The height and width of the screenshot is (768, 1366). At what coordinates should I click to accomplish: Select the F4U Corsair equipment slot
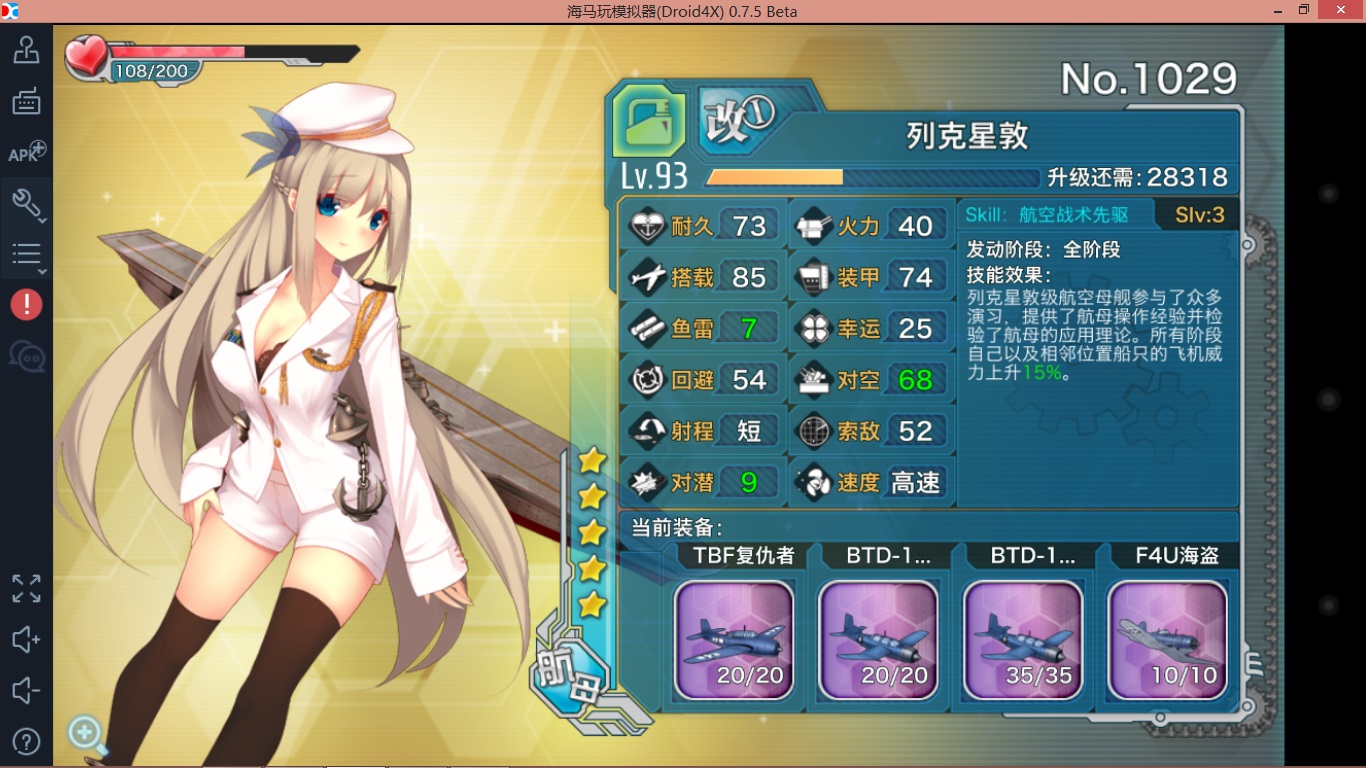1167,639
